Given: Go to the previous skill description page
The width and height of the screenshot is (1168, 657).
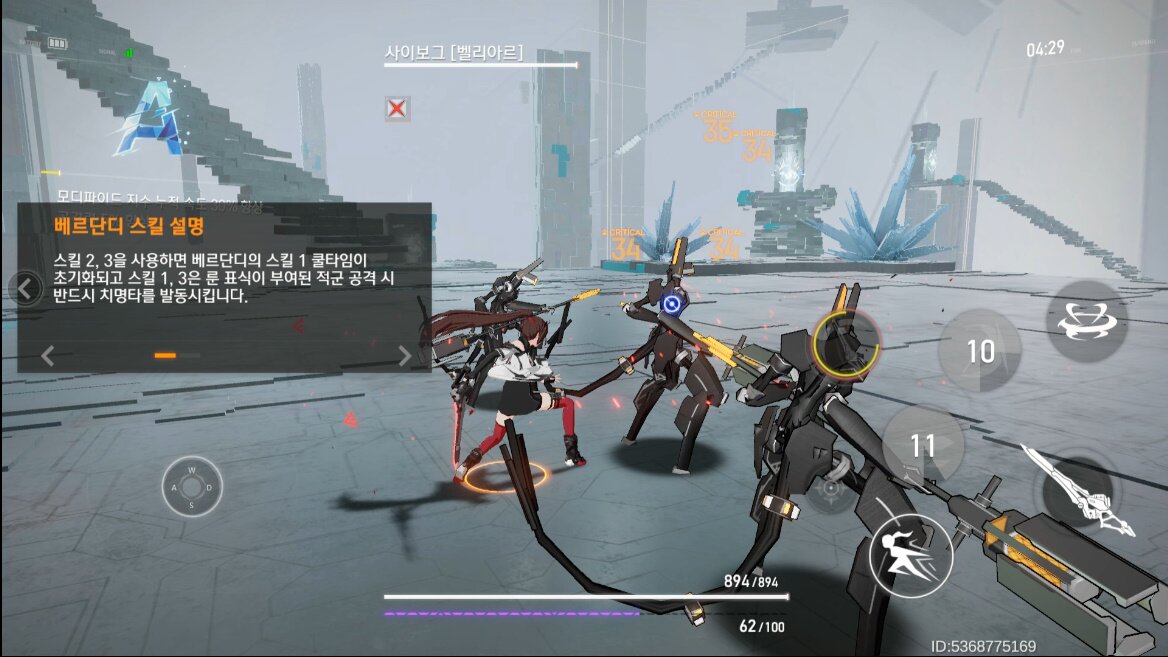Looking at the screenshot, I should tap(47, 355).
